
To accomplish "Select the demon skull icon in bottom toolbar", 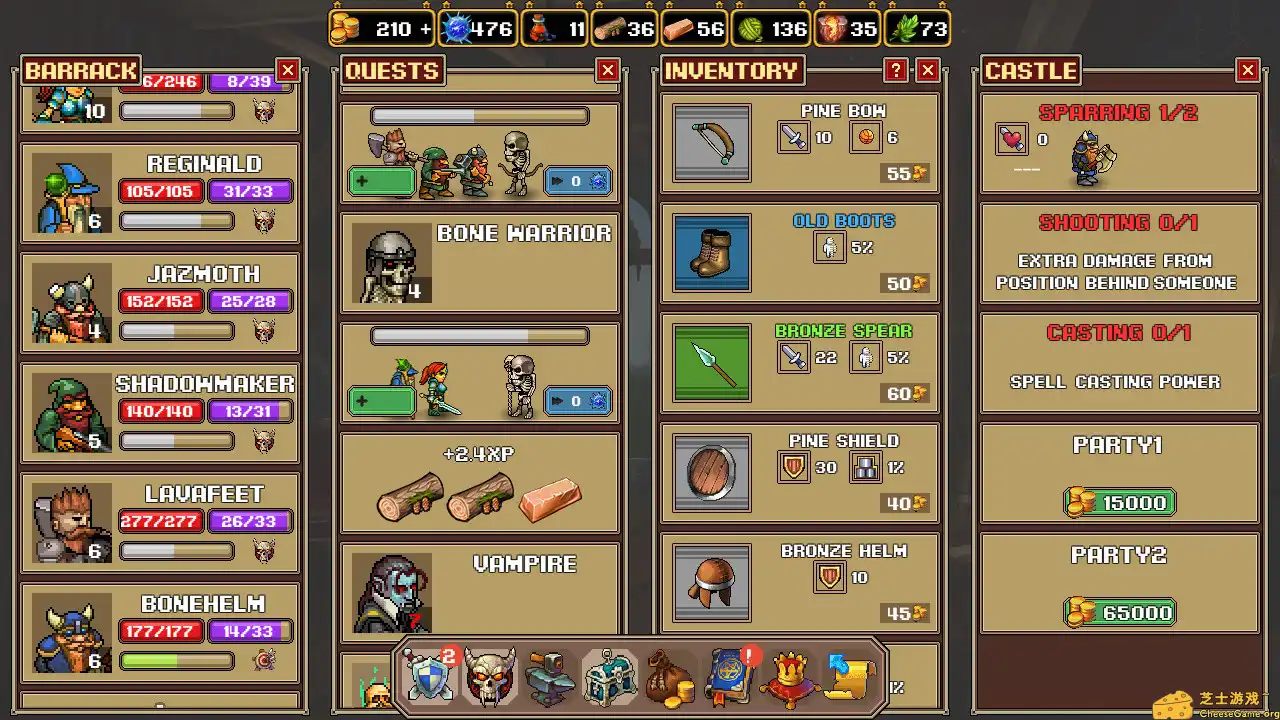I will tap(490, 675).
